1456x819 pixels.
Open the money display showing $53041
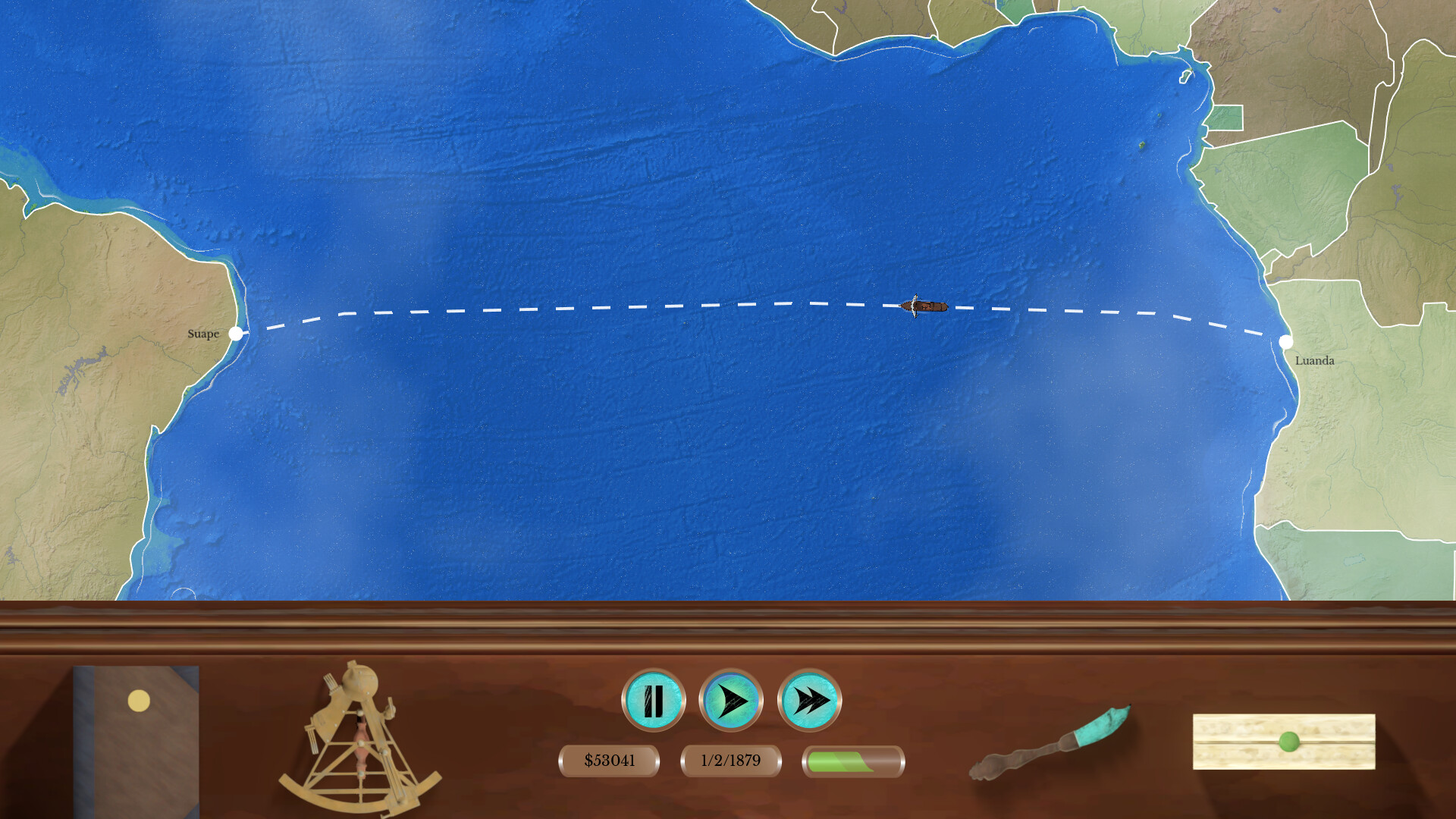click(609, 761)
